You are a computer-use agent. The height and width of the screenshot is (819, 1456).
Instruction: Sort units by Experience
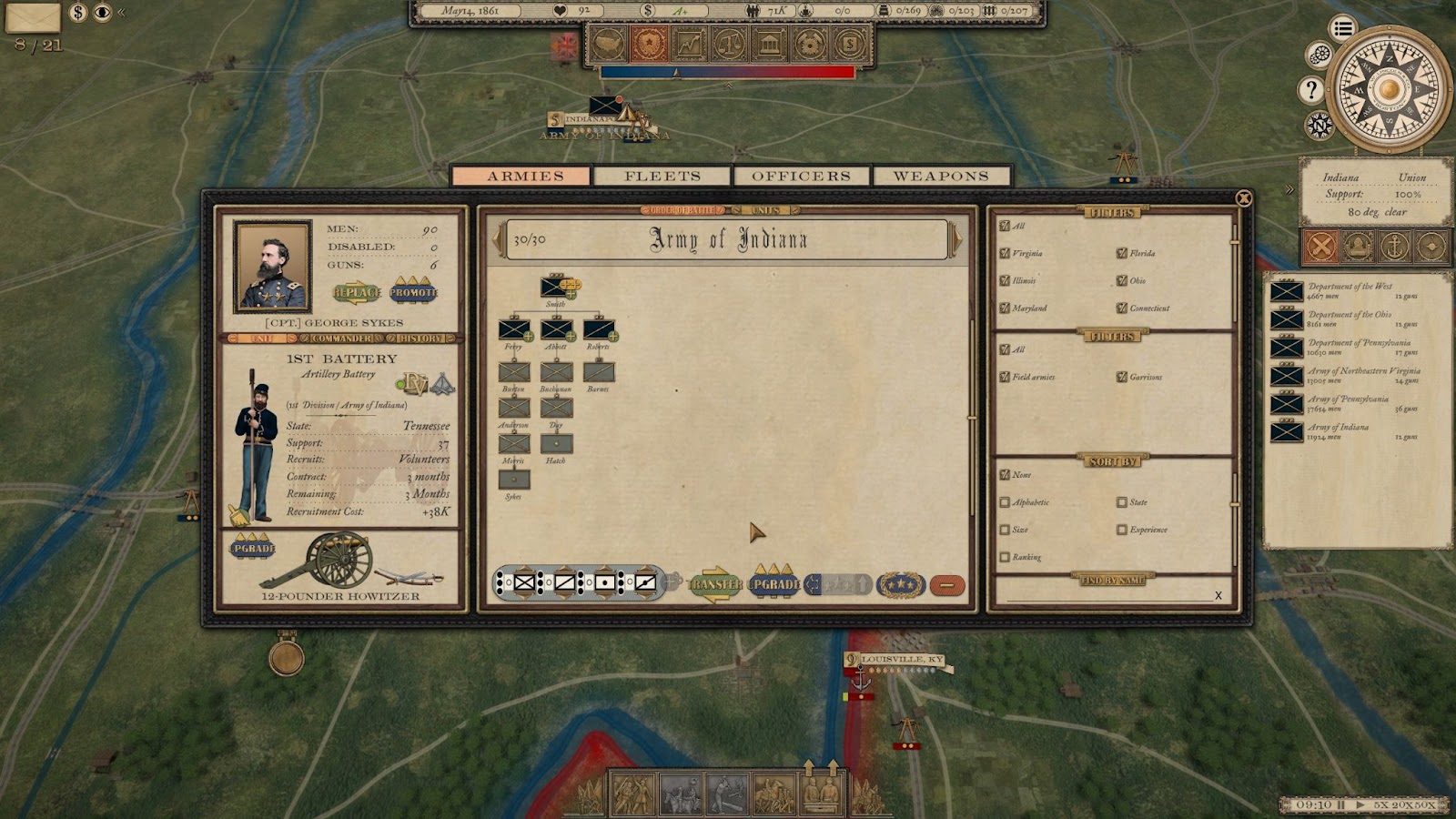(x=1122, y=530)
